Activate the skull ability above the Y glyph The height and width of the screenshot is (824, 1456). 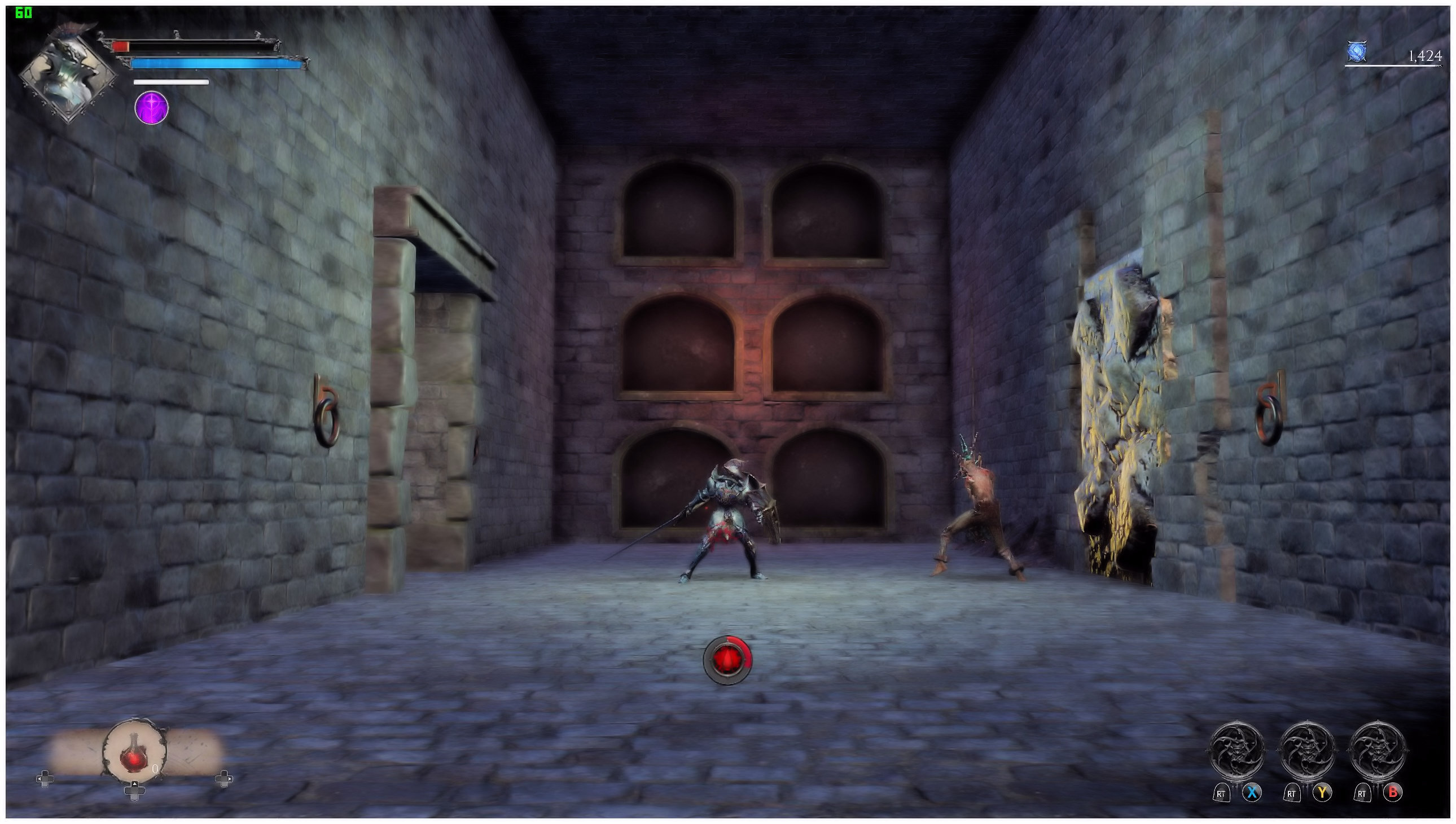coord(1306,752)
